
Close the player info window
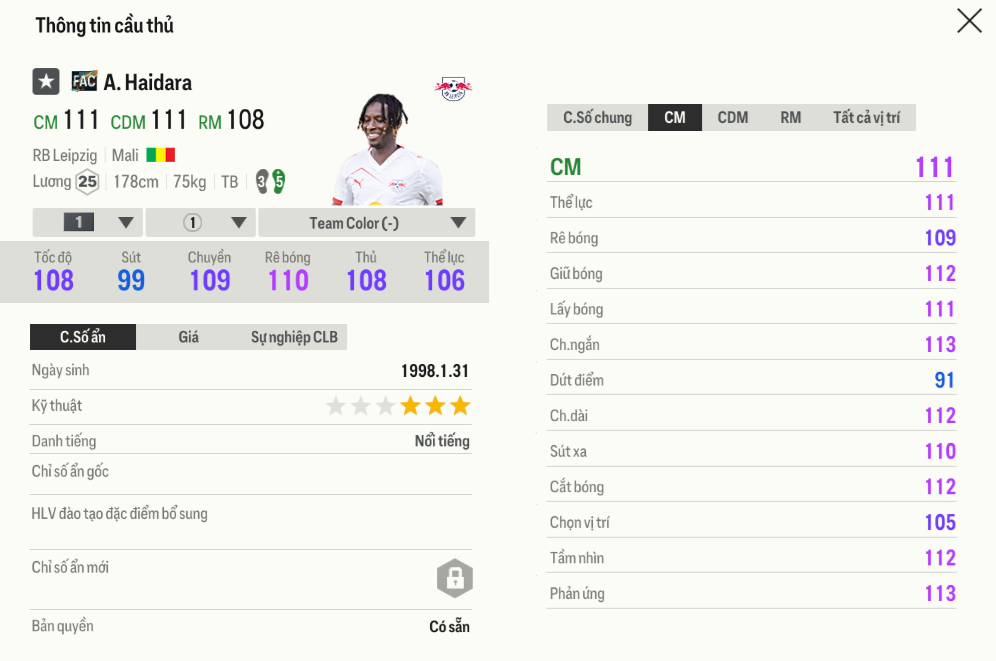tap(969, 21)
